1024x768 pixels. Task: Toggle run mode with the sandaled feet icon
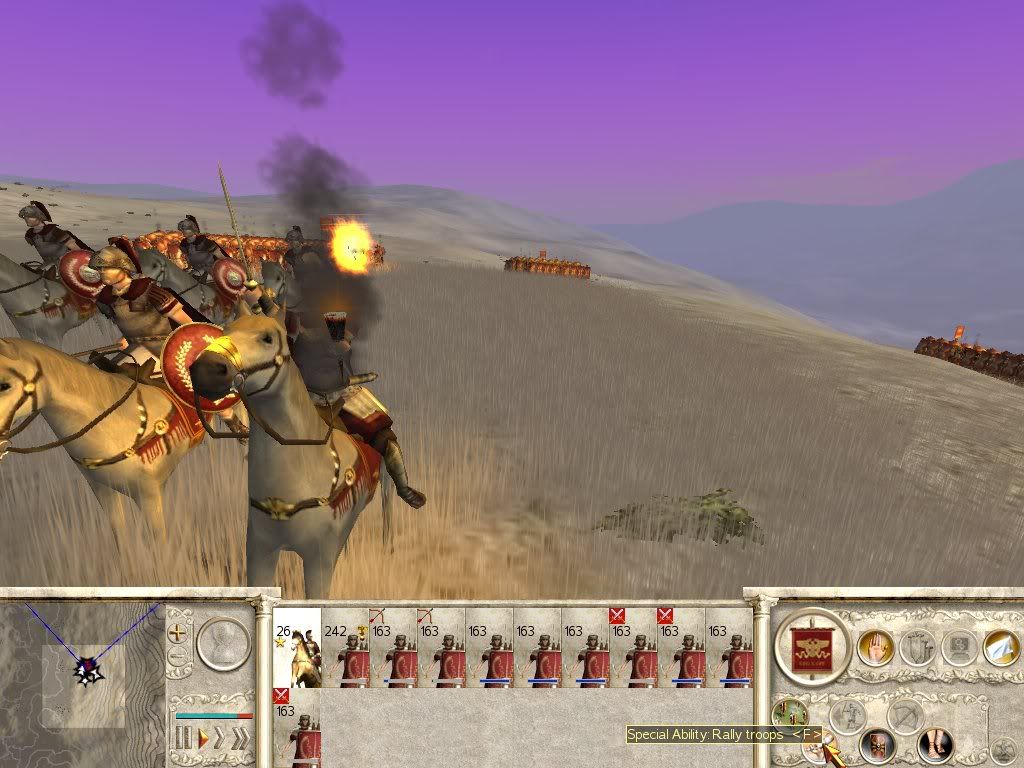[935, 744]
